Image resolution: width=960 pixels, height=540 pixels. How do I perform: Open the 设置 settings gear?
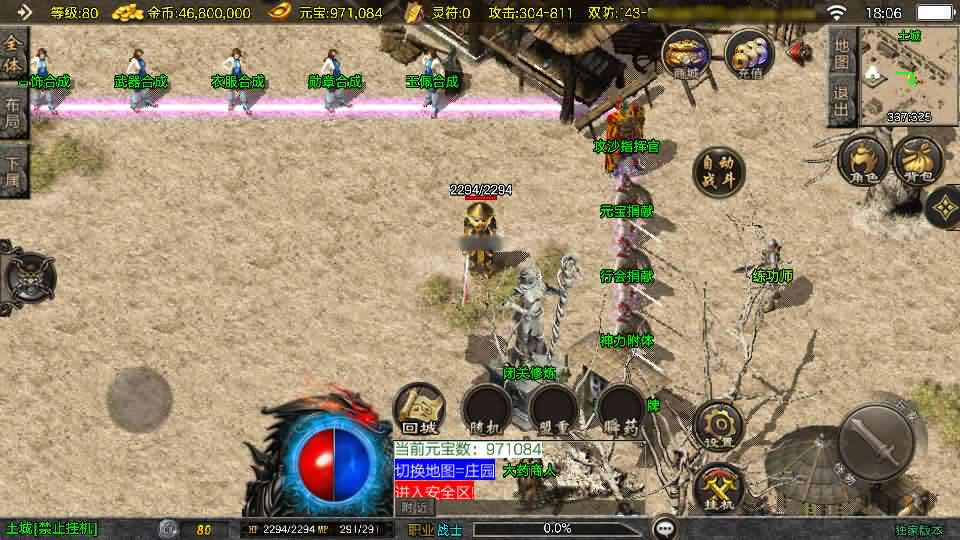tap(718, 427)
